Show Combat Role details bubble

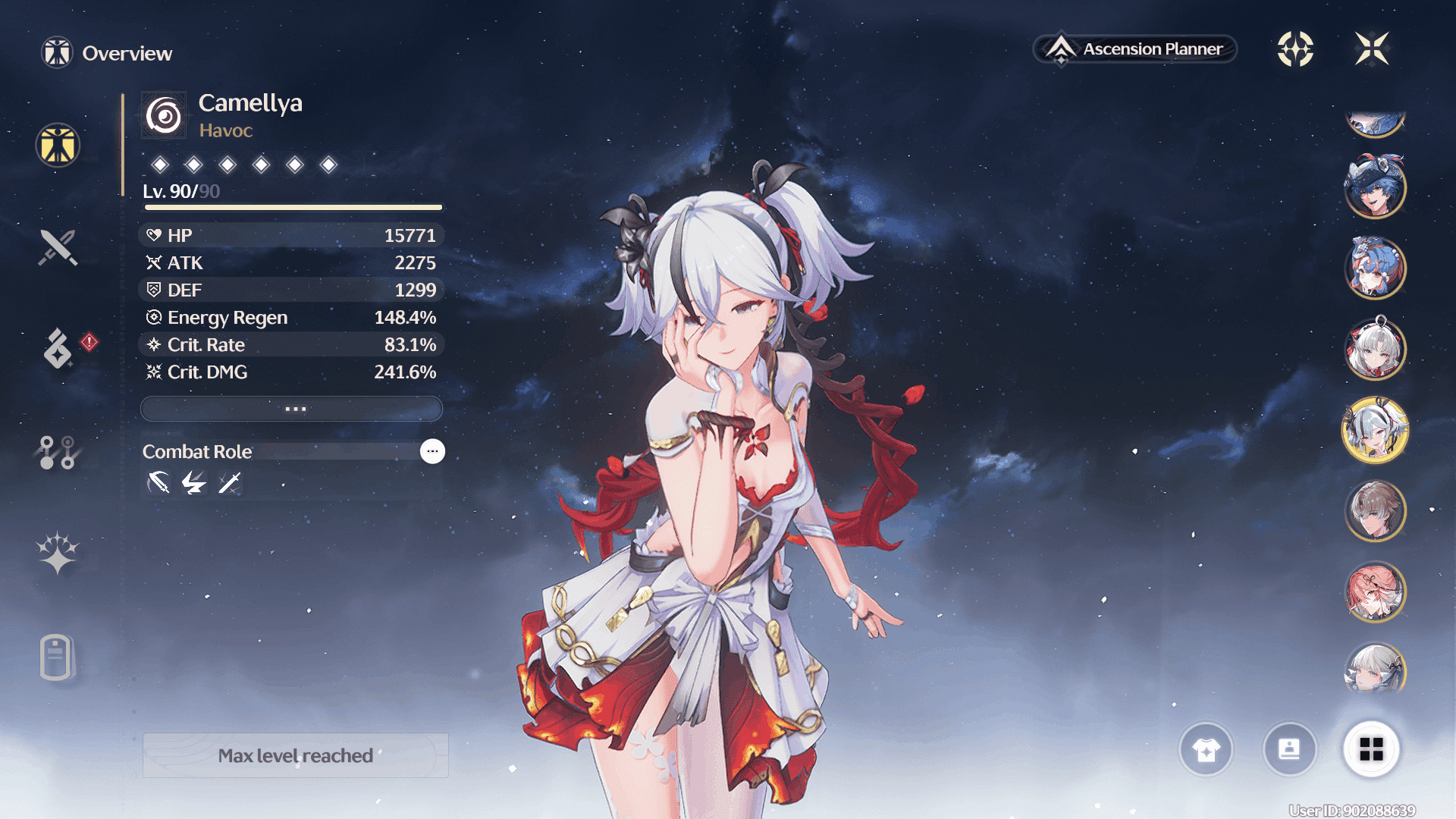point(432,451)
